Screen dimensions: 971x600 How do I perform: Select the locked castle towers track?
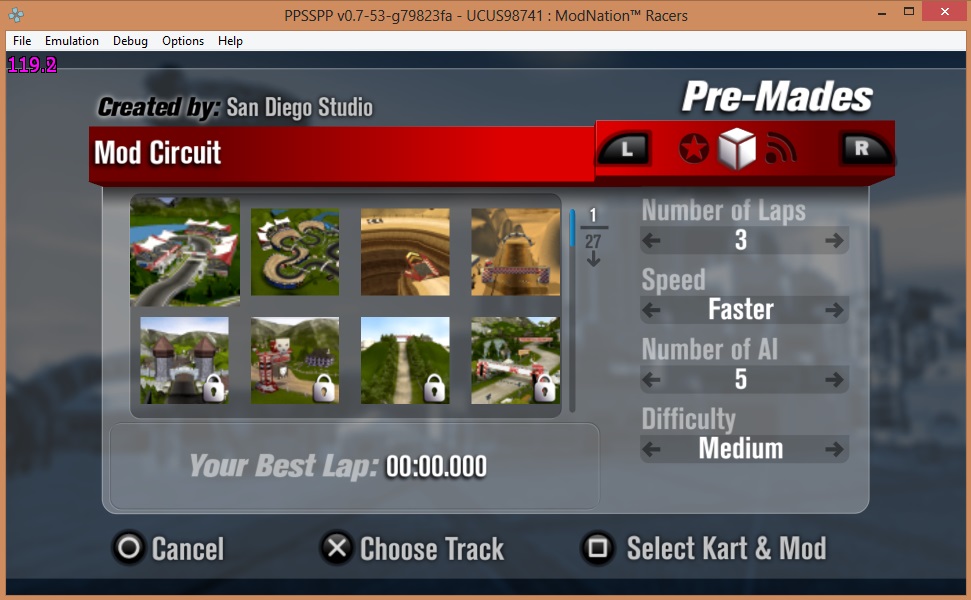[x=185, y=360]
